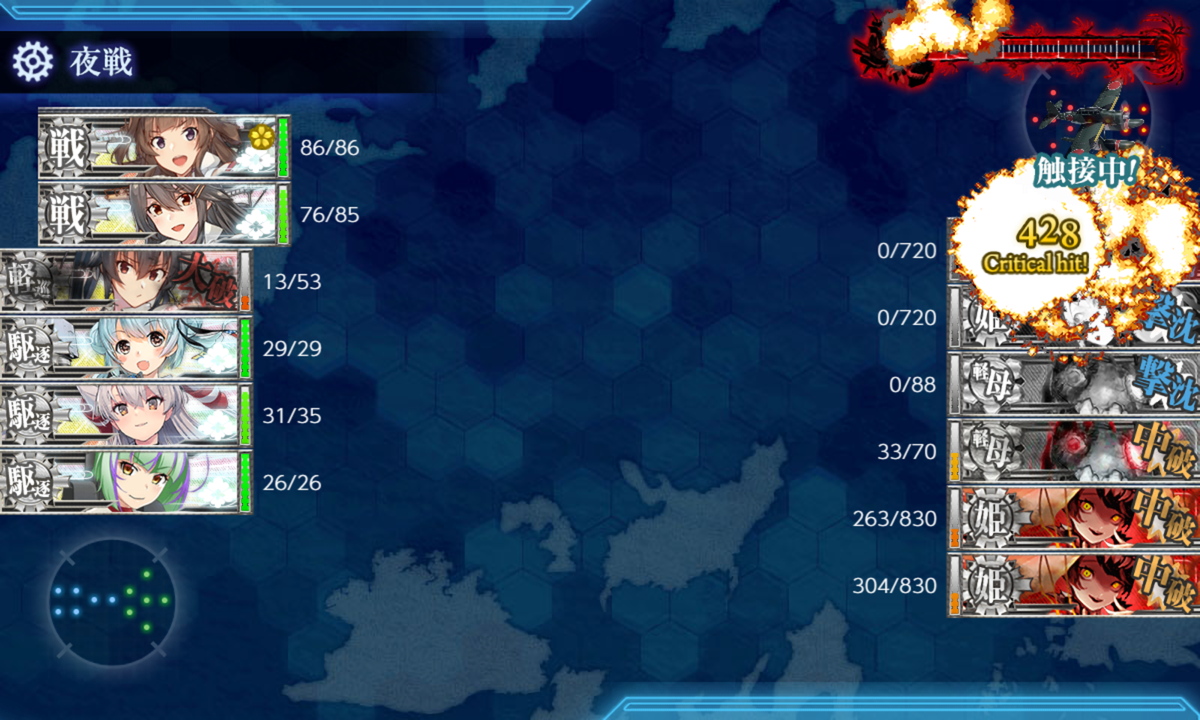Image resolution: width=1200 pixels, height=720 pixels.
Task: Target the enemy princess with 263/830 HP
Action: [1074, 518]
